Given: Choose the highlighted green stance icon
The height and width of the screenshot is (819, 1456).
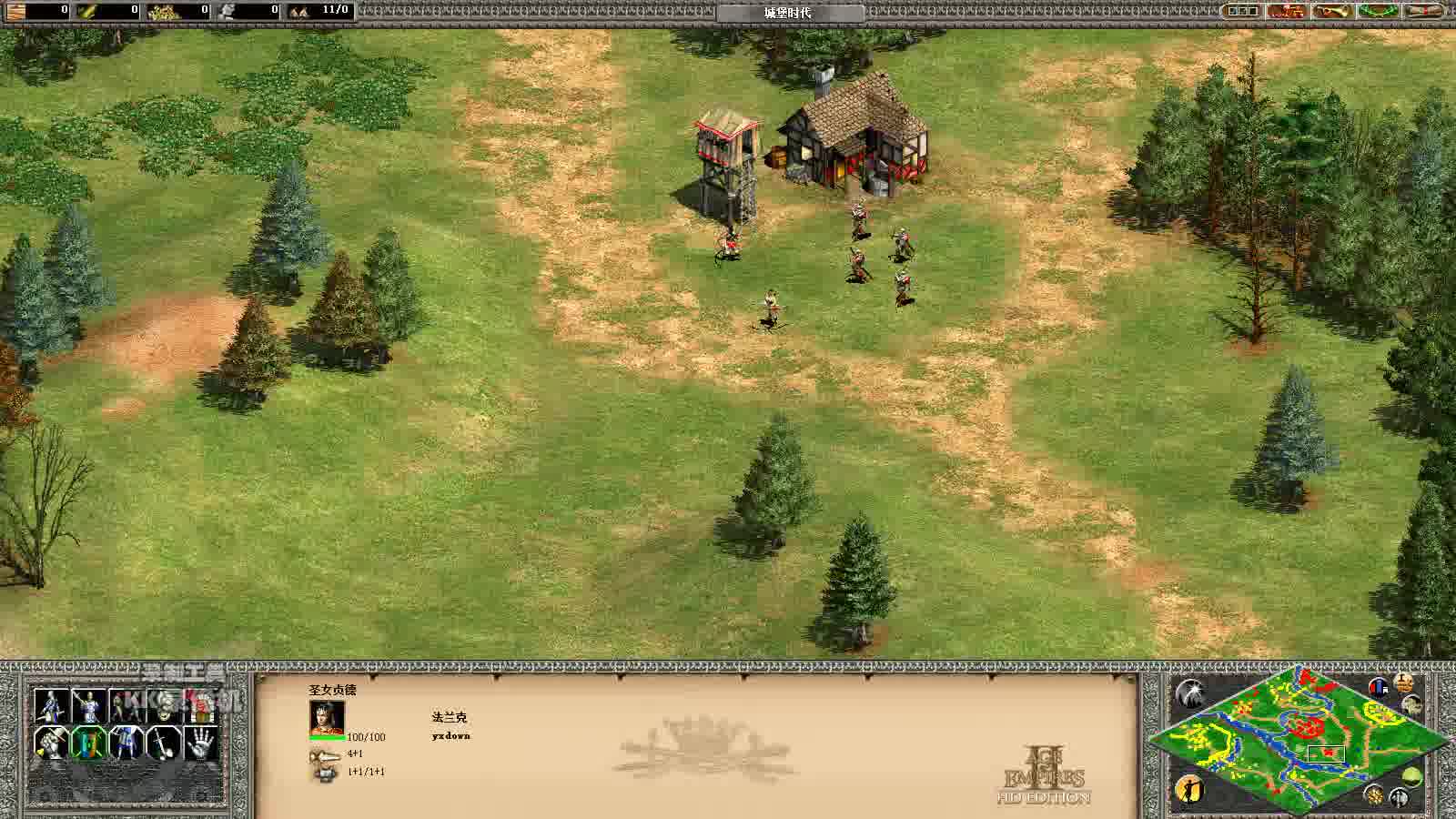Looking at the screenshot, I should [88, 743].
